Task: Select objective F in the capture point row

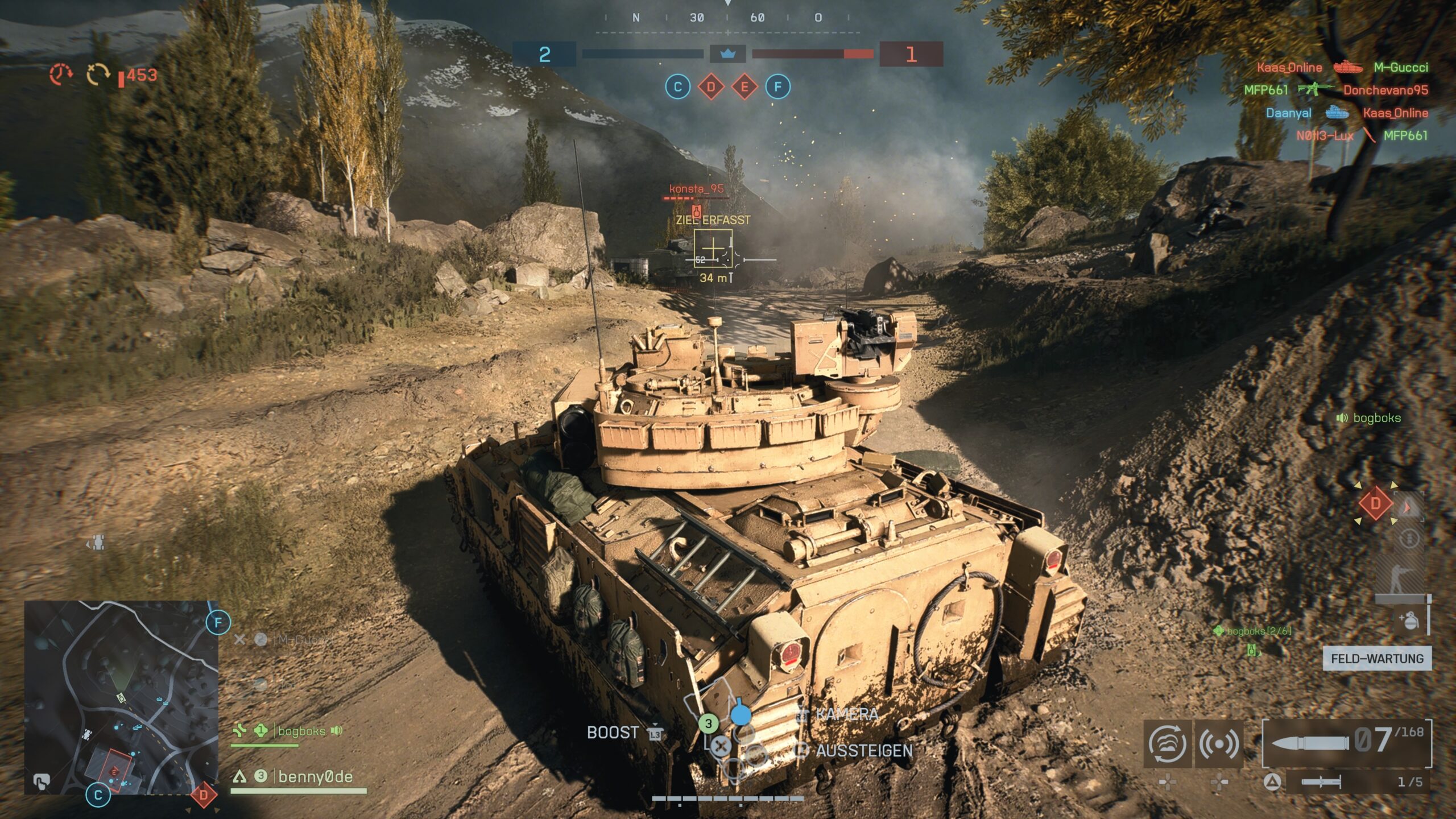Action: 777,87
